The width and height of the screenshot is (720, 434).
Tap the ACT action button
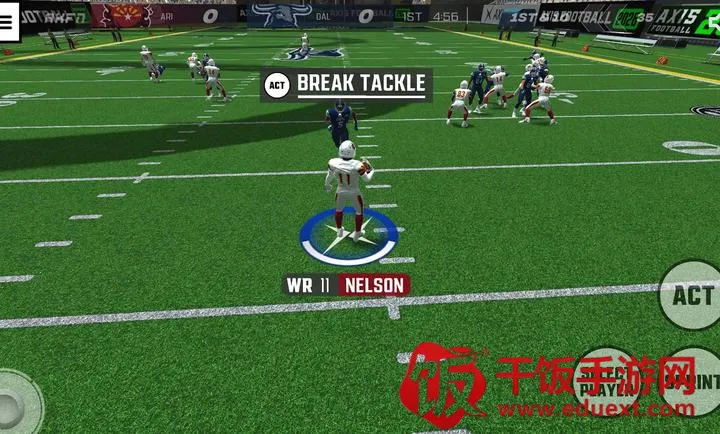(691, 295)
